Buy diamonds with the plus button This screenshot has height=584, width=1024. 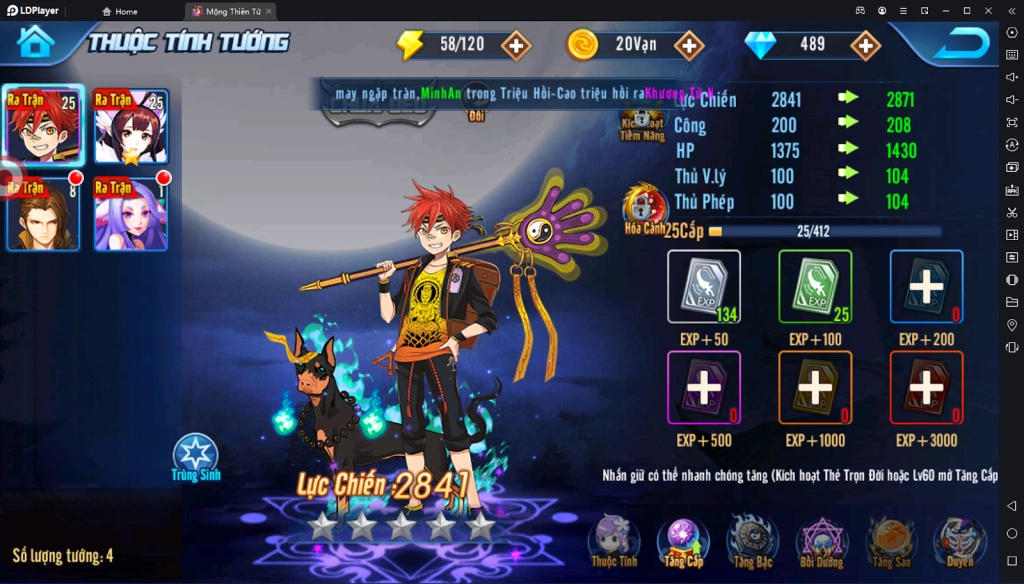coord(864,45)
